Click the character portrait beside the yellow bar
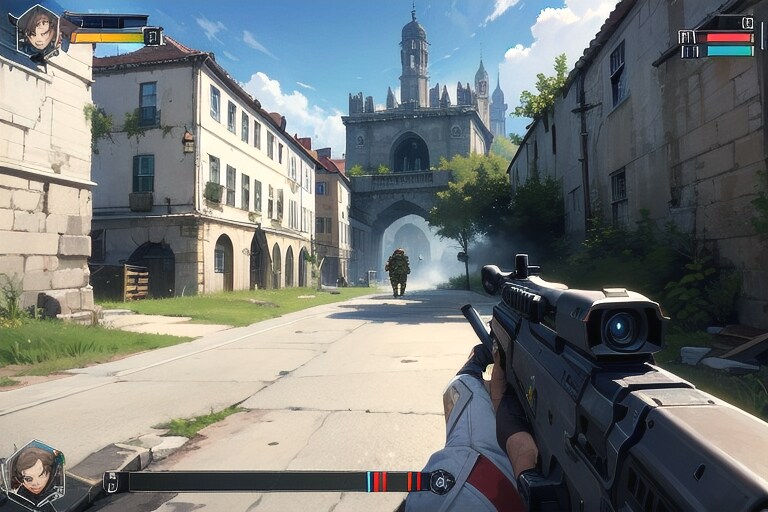Viewport: 768px width, 512px height. [x=38, y=30]
